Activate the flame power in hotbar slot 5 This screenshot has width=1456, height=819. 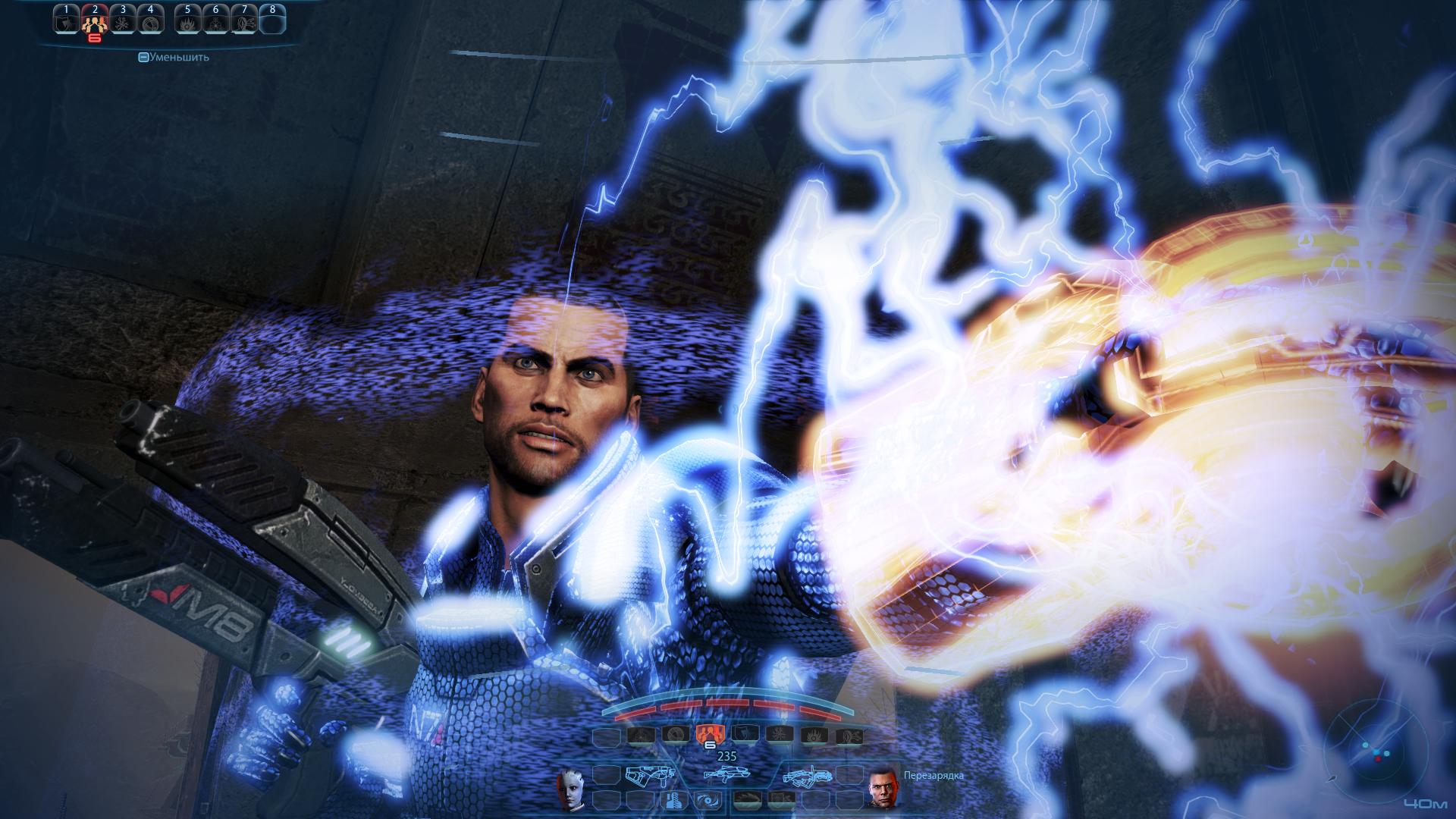[x=187, y=23]
